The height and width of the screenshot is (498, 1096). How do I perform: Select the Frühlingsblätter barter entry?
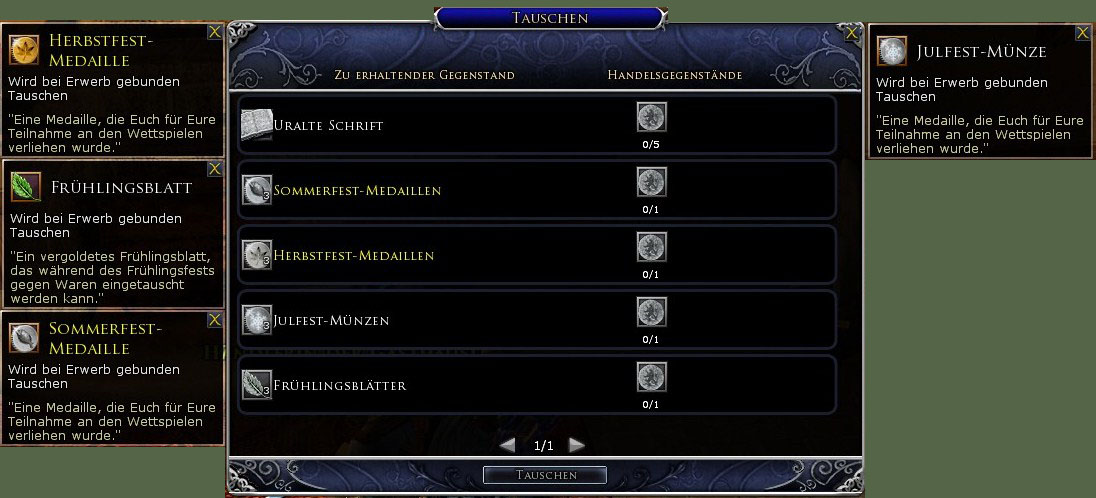point(537,385)
